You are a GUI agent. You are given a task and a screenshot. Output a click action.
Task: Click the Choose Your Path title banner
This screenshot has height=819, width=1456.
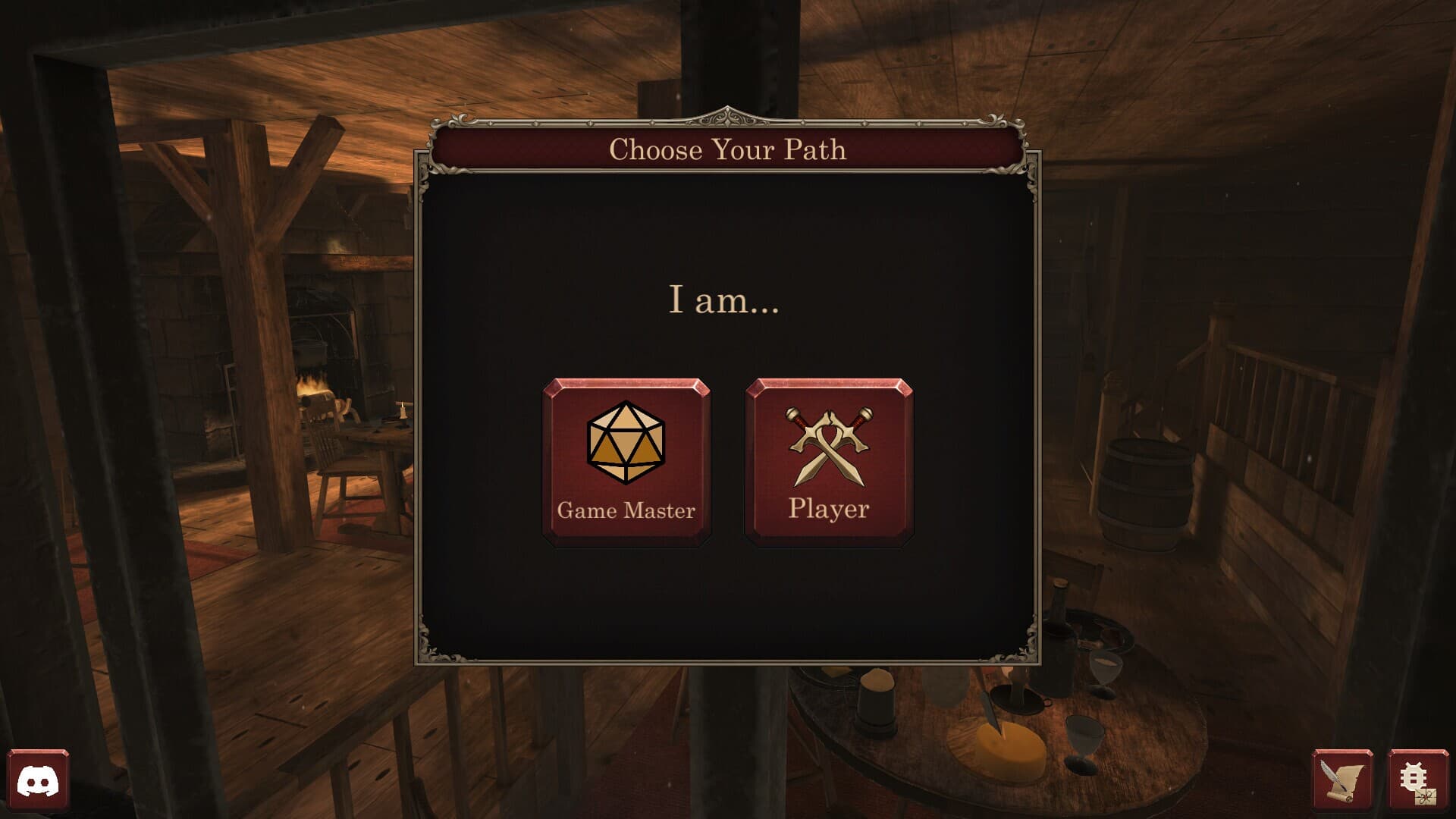[728, 149]
